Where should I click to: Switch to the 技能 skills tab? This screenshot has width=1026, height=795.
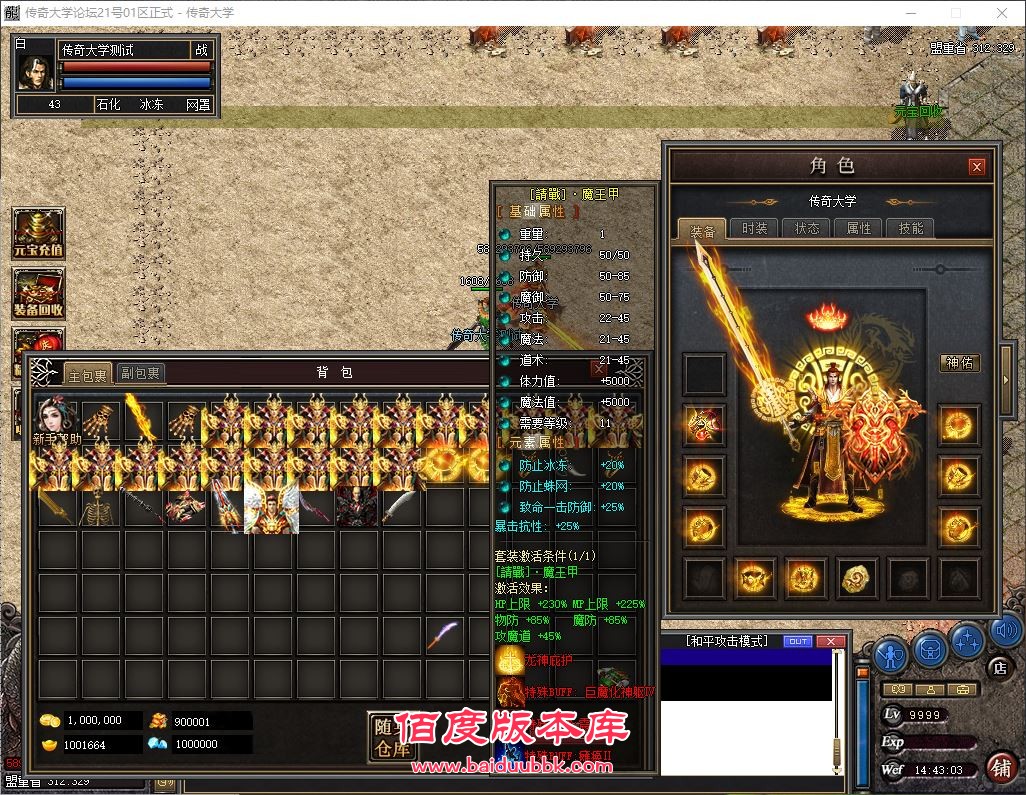click(x=910, y=228)
